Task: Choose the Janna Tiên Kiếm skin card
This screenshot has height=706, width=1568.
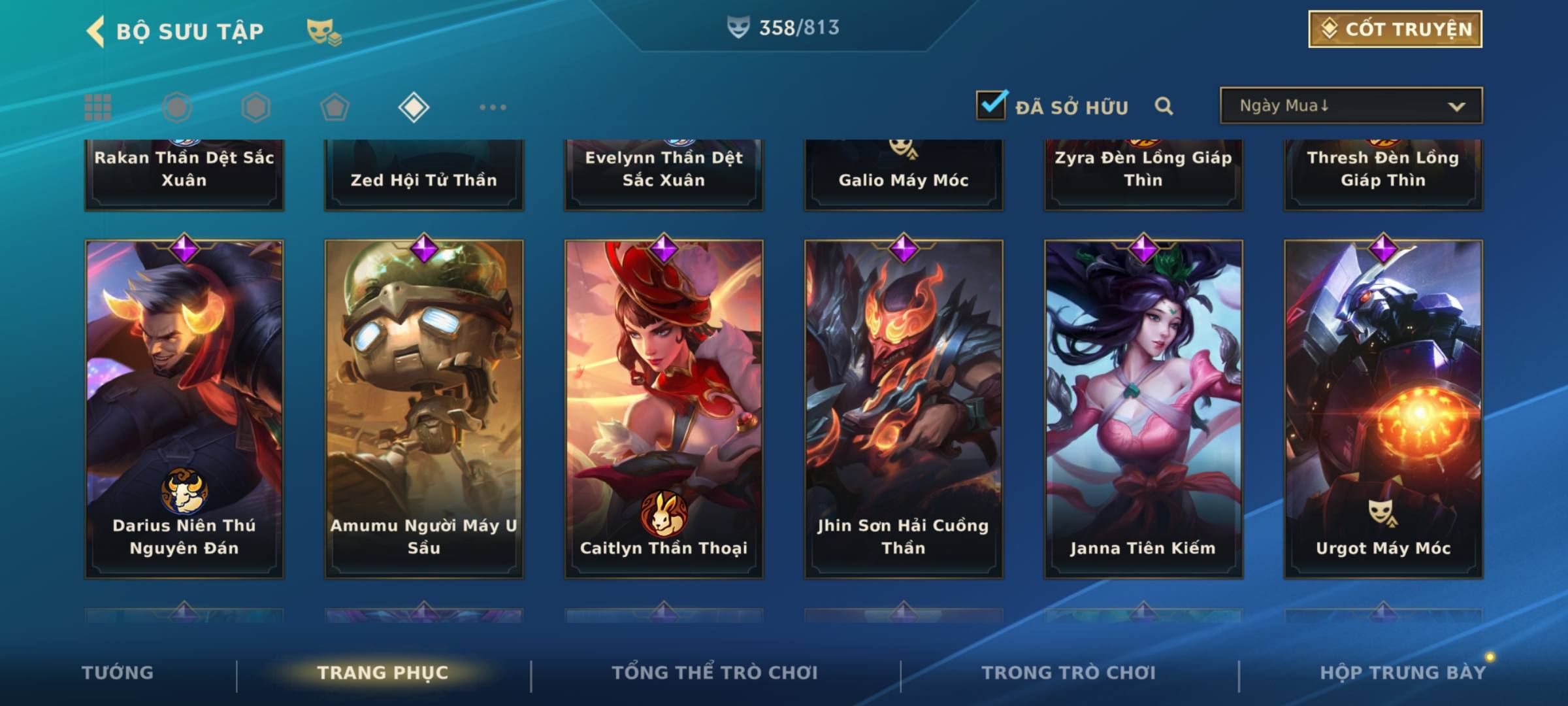Action: pyautogui.click(x=1143, y=409)
